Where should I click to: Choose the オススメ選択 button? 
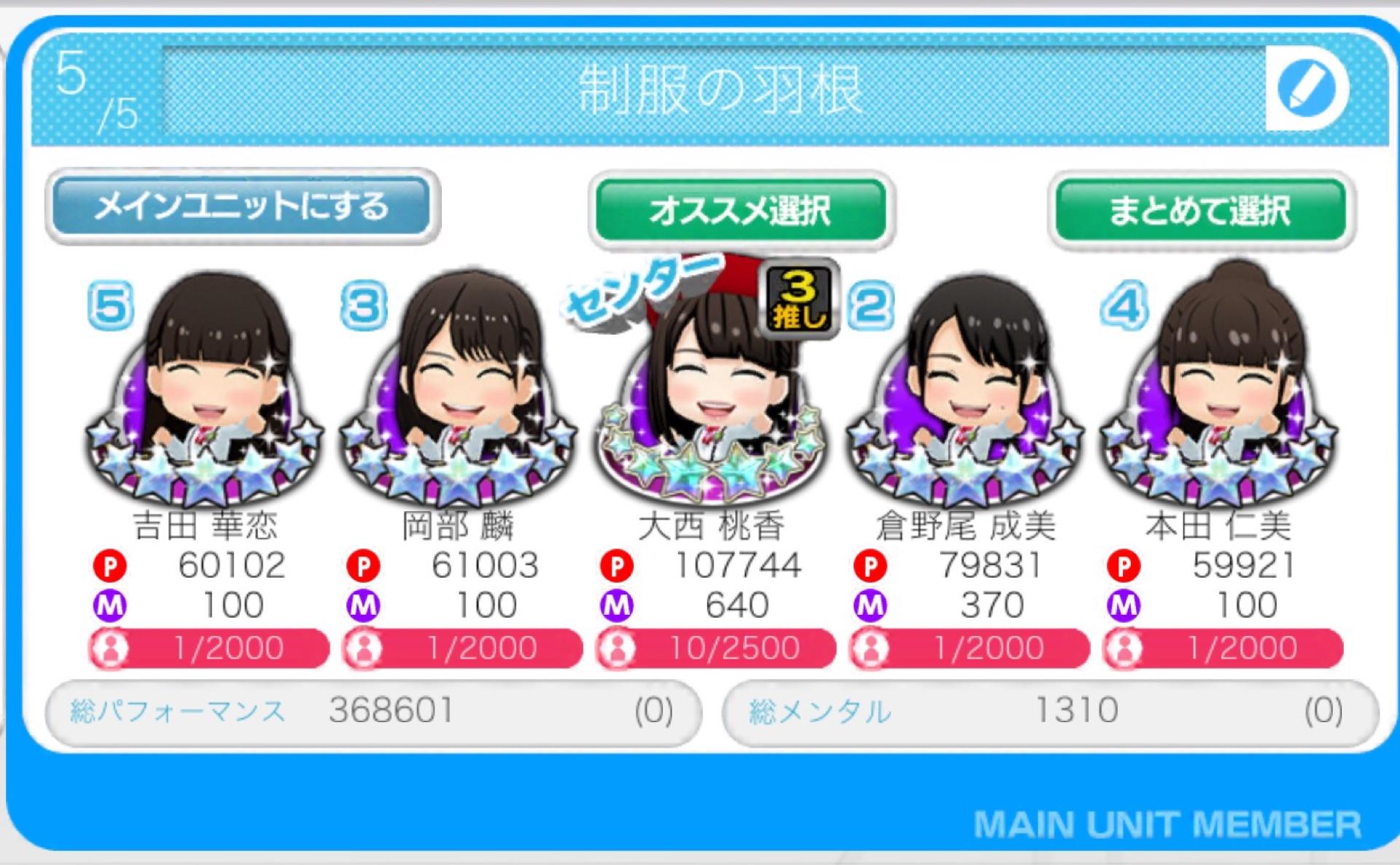click(740, 210)
